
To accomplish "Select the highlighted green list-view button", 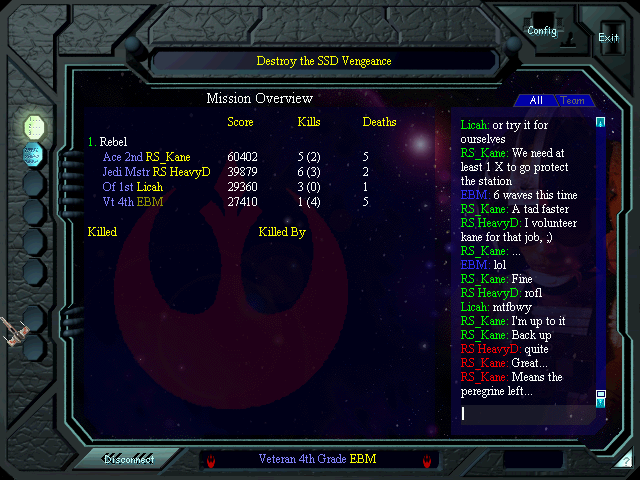I will [x=33, y=125].
